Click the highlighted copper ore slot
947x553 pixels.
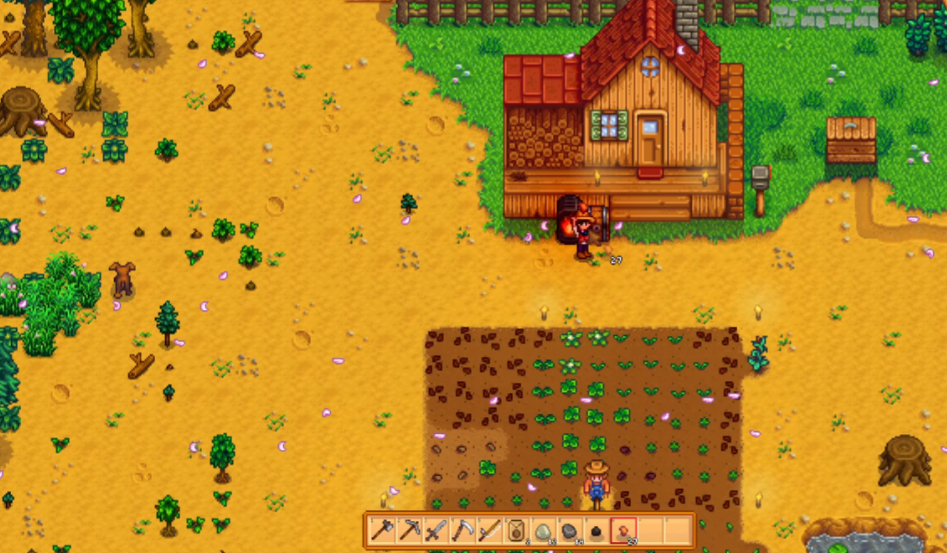[x=624, y=530]
